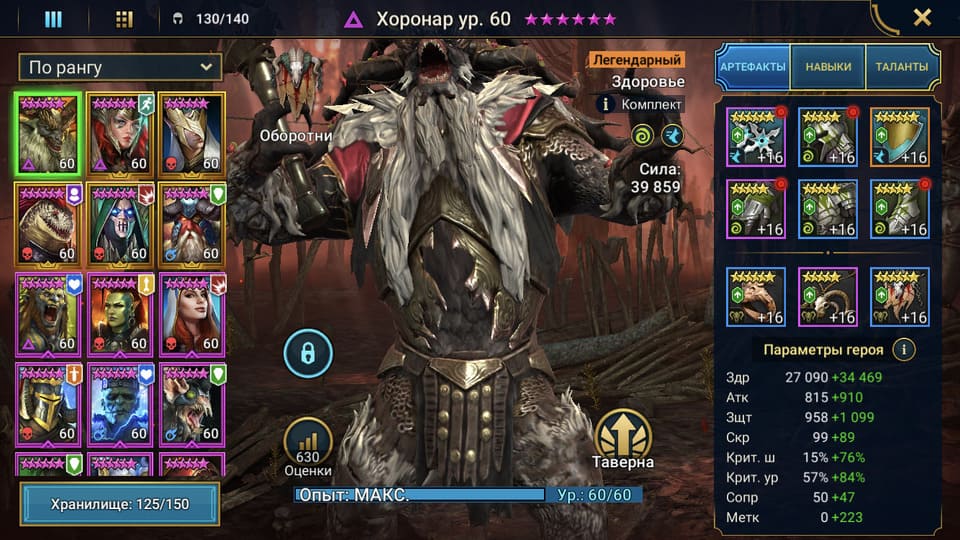The image size is (960, 540).
Task: Open the Оценки ratings button
Action: [x=308, y=446]
